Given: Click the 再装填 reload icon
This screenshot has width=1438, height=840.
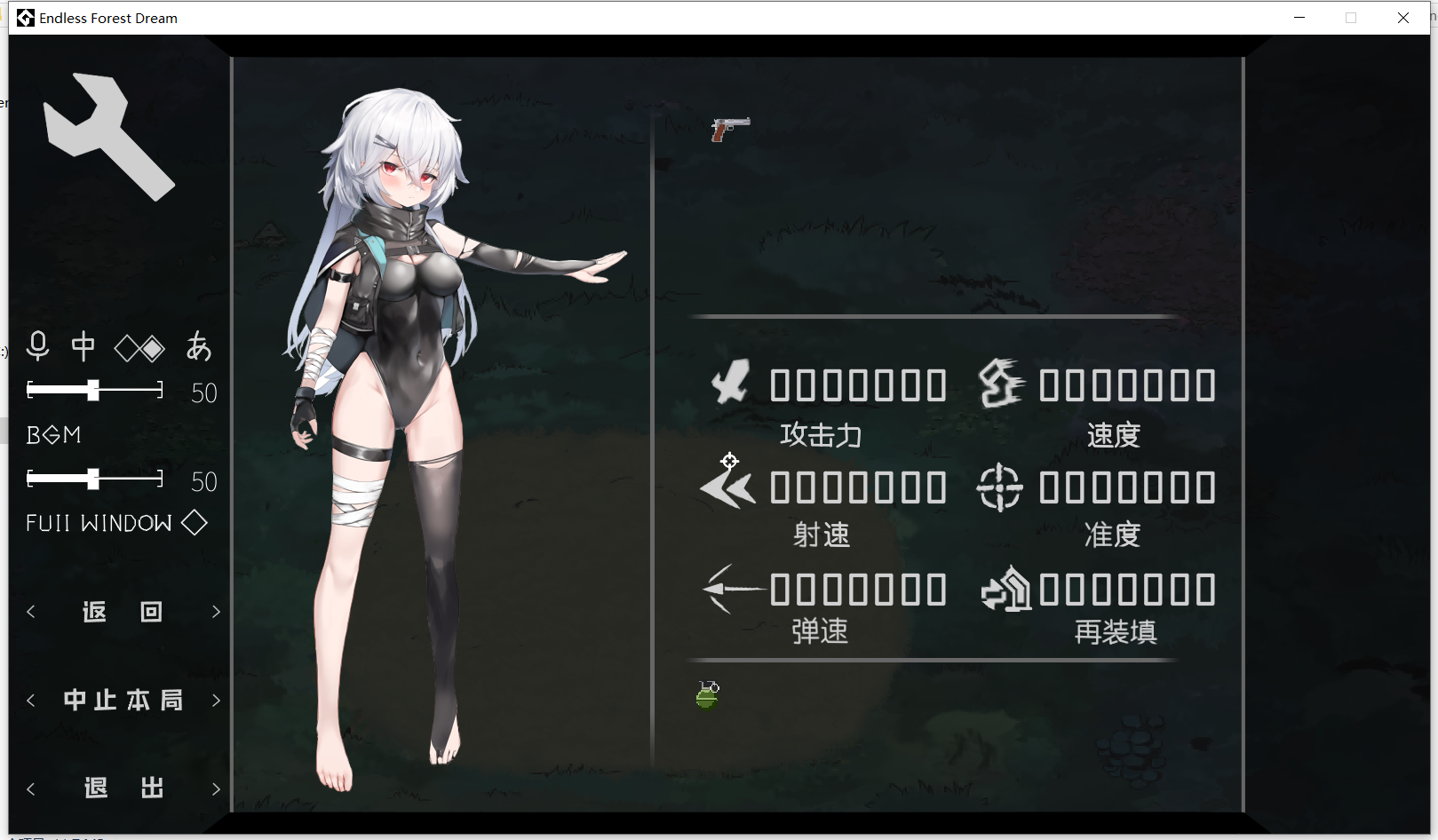Looking at the screenshot, I should tap(1008, 589).
